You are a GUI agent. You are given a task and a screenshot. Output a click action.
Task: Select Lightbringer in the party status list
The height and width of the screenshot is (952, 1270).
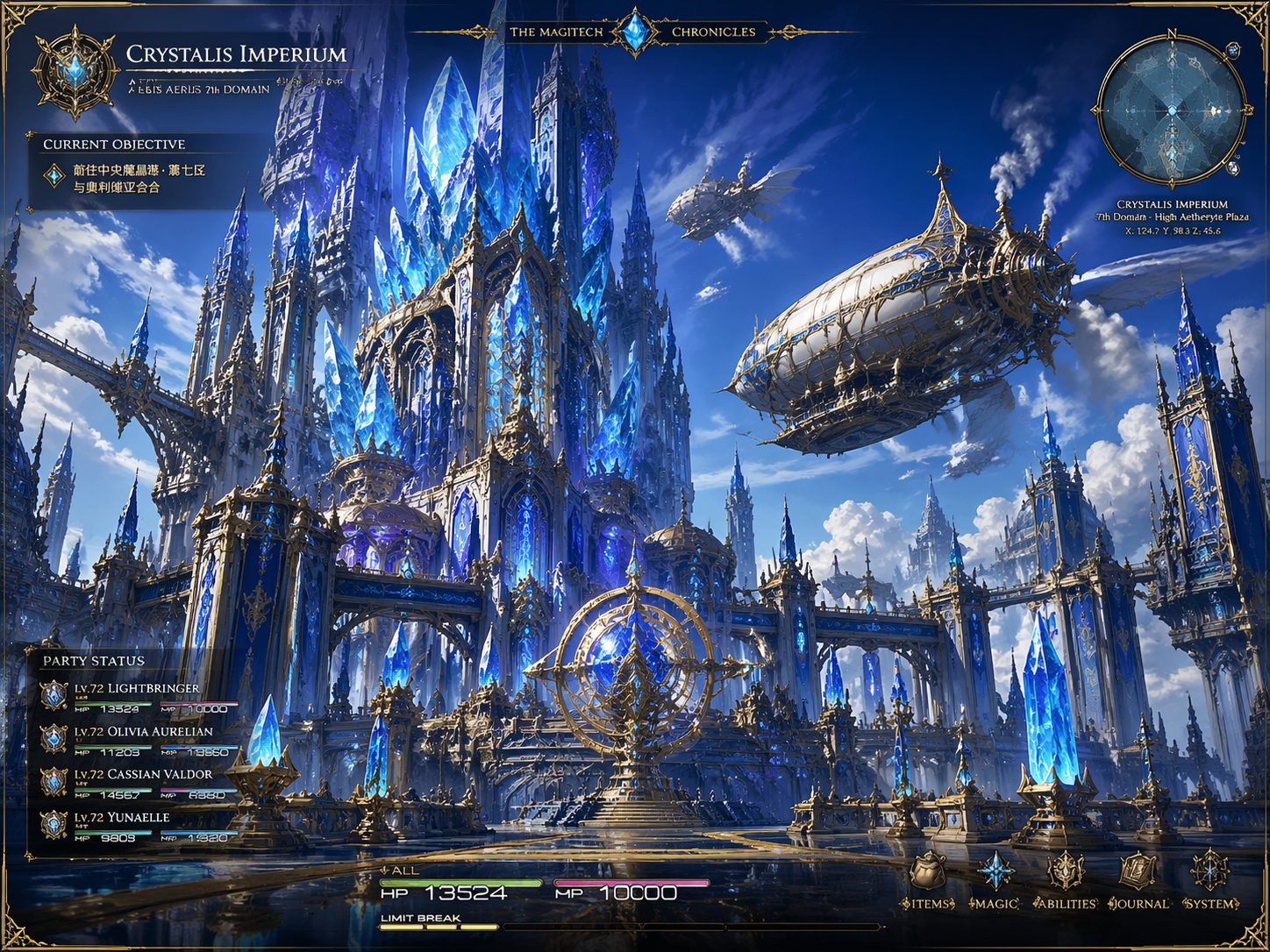(136, 689)
